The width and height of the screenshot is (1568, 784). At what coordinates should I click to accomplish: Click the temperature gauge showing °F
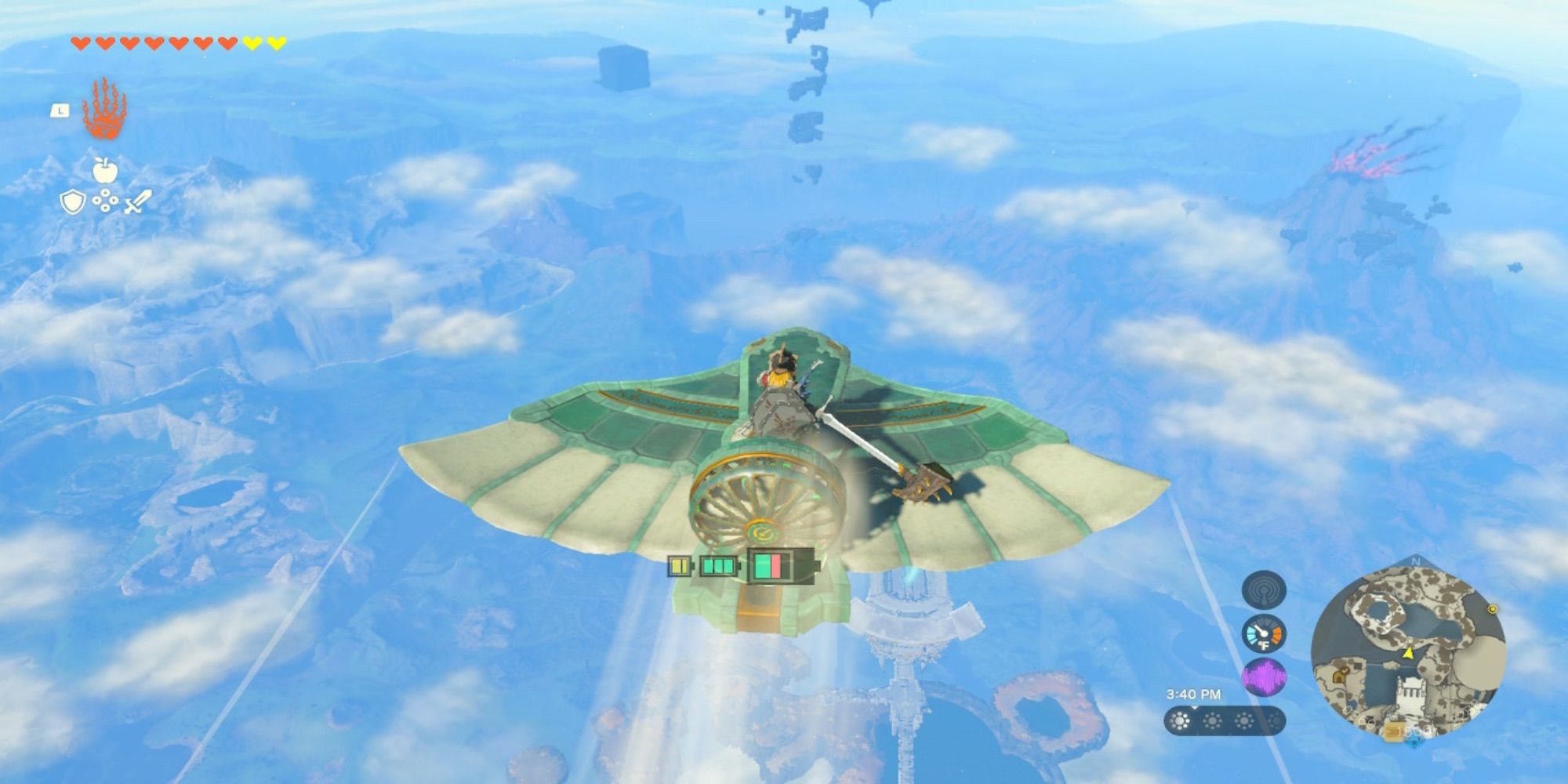[1263, 633]
